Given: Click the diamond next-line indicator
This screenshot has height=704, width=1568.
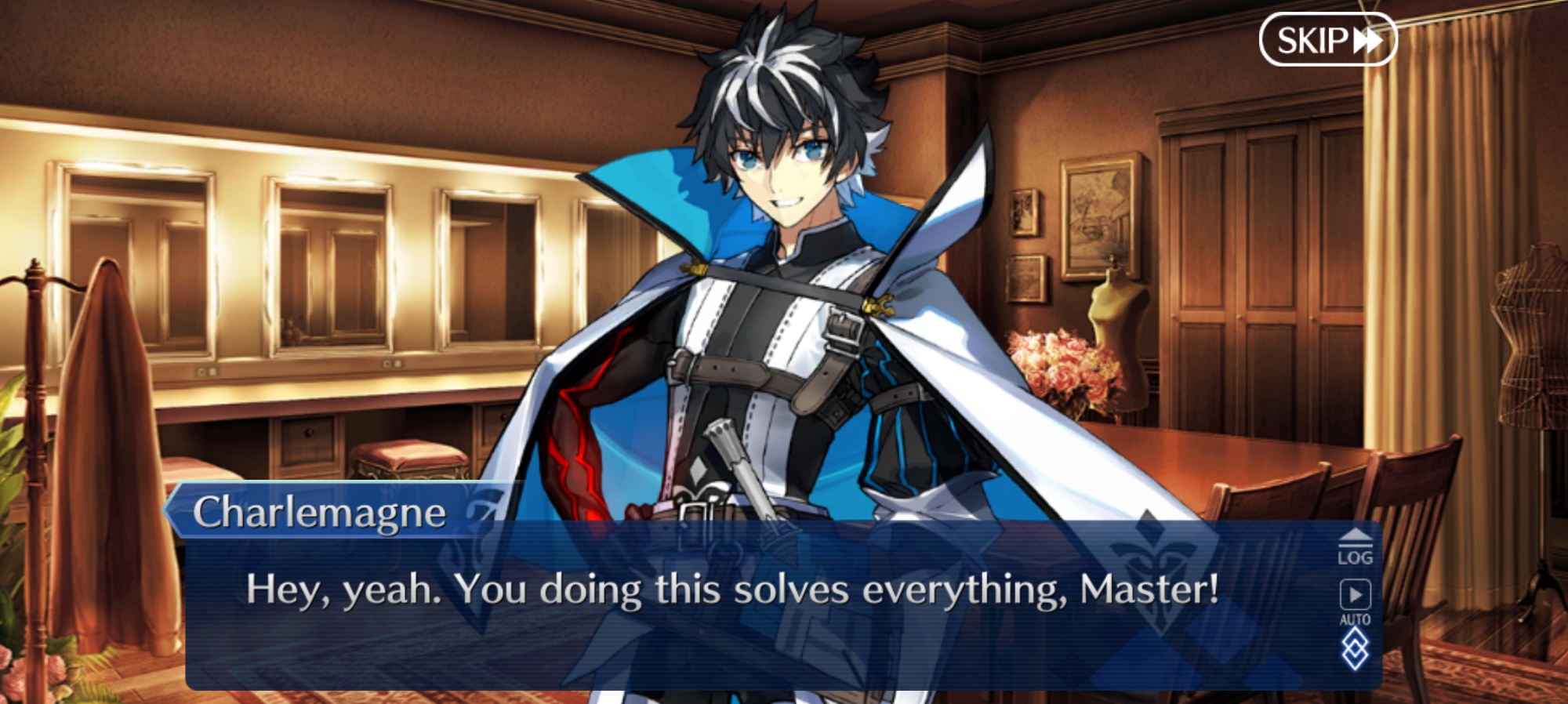Looking at the screenshot, I should [x=1355, y=651].
